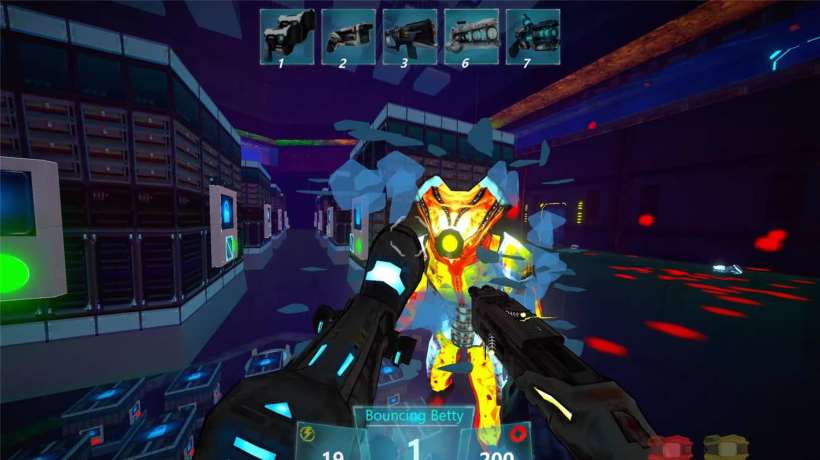Choose the weapon labeled 6
The width and height of the screenshot is (820, 460).
click(471, 37)
